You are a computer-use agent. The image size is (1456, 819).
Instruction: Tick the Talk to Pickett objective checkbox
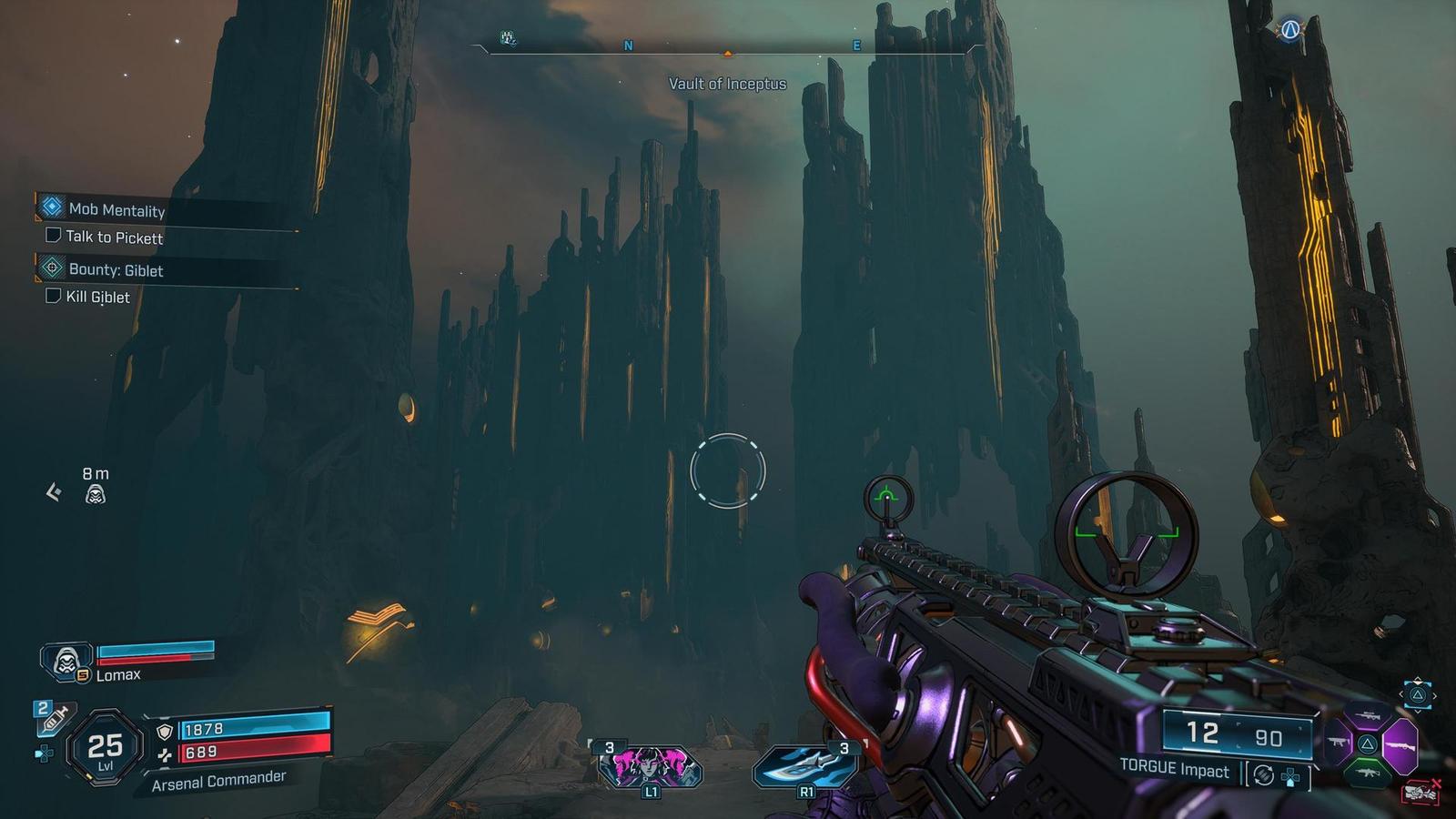pos(54,236)
